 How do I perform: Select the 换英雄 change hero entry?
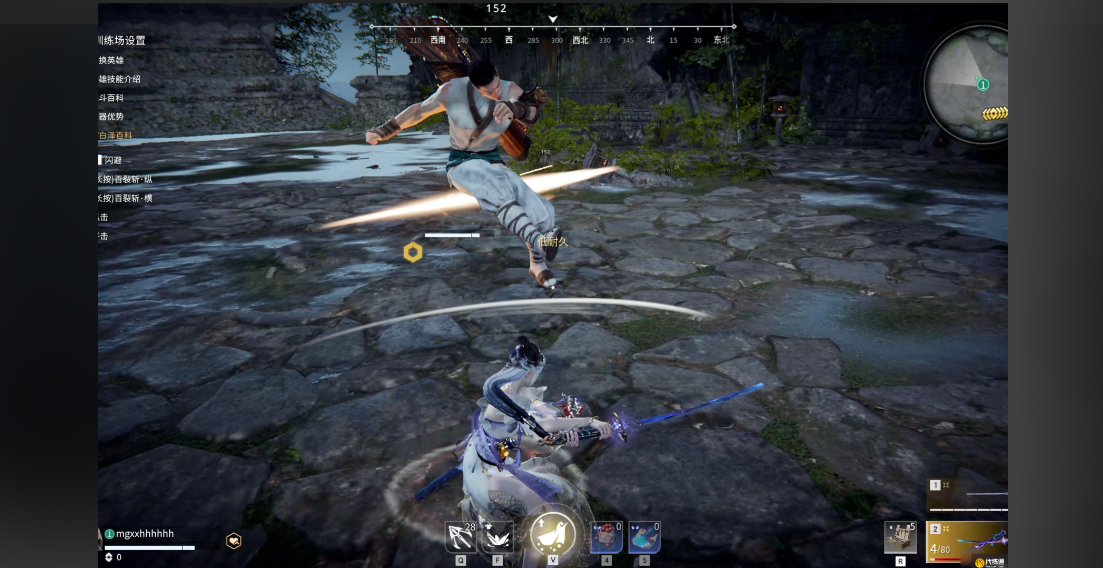[x=112, y=60]
